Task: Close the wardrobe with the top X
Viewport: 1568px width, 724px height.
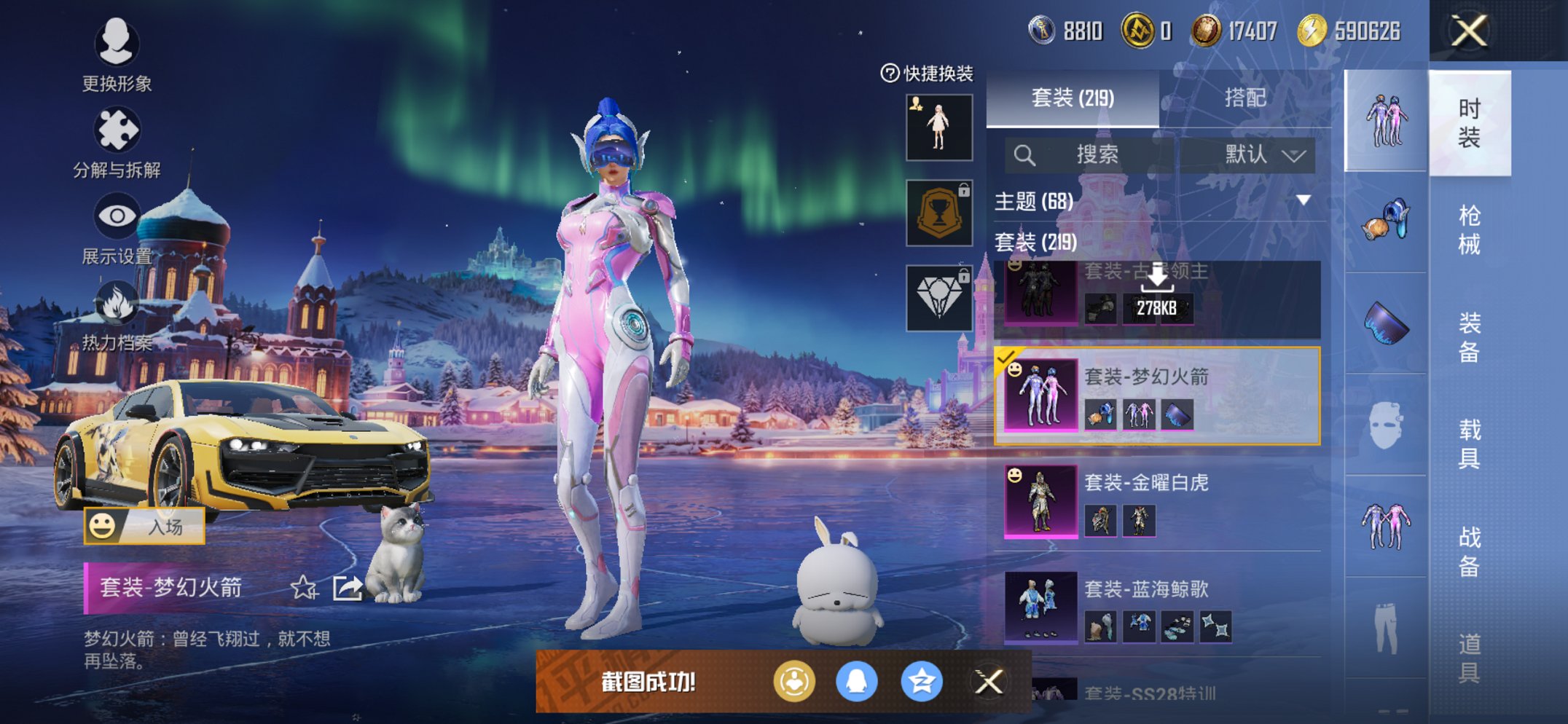Action: click(x=1468, y=31)
